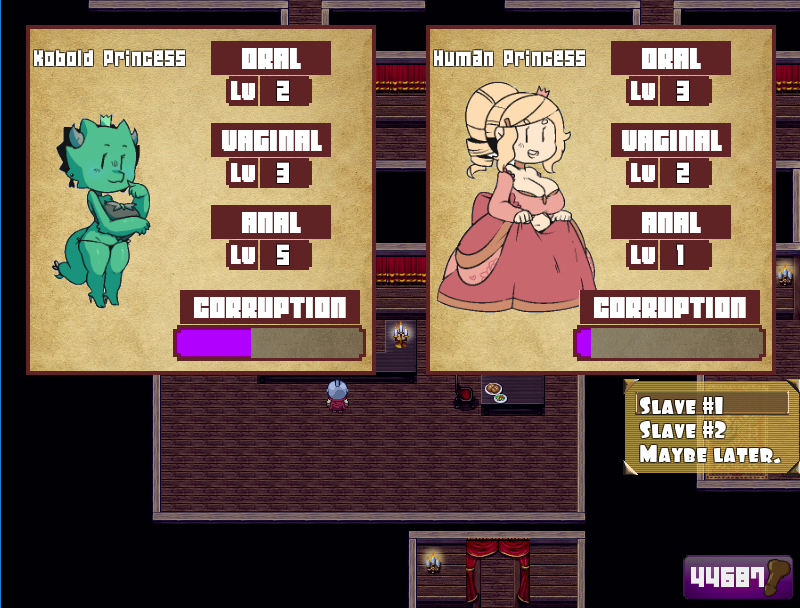The height and width of the screenshot is (608, 800).
Task: Choose Slave #2 from the list
Action: pos(681,430)
